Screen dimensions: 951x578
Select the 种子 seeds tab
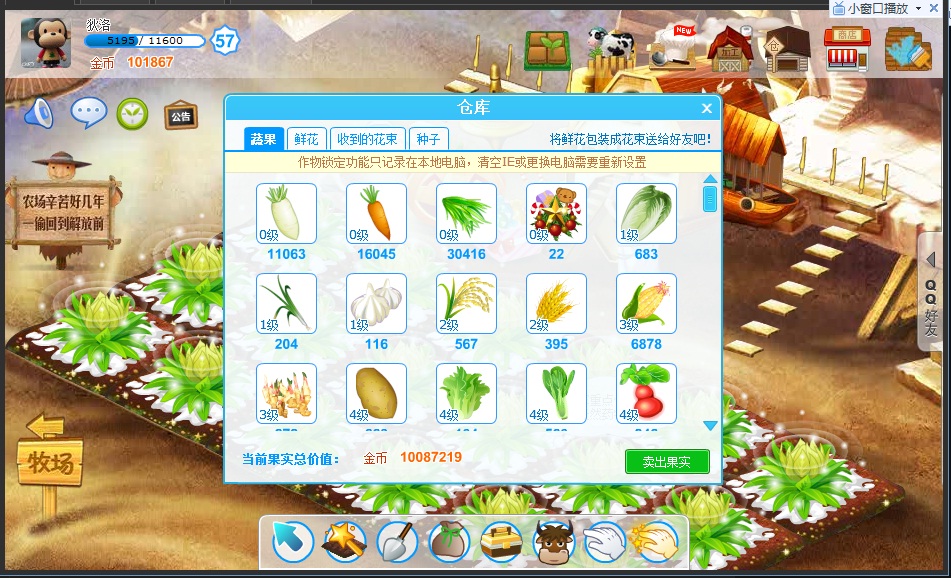click(x=428, y=139)
